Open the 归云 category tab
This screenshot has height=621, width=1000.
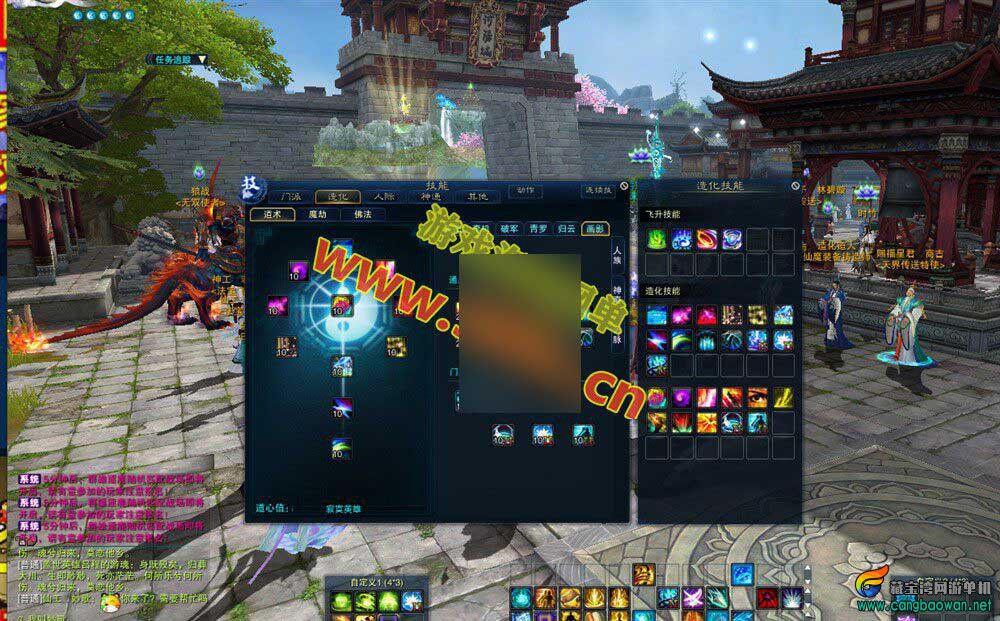pos(566,229)
